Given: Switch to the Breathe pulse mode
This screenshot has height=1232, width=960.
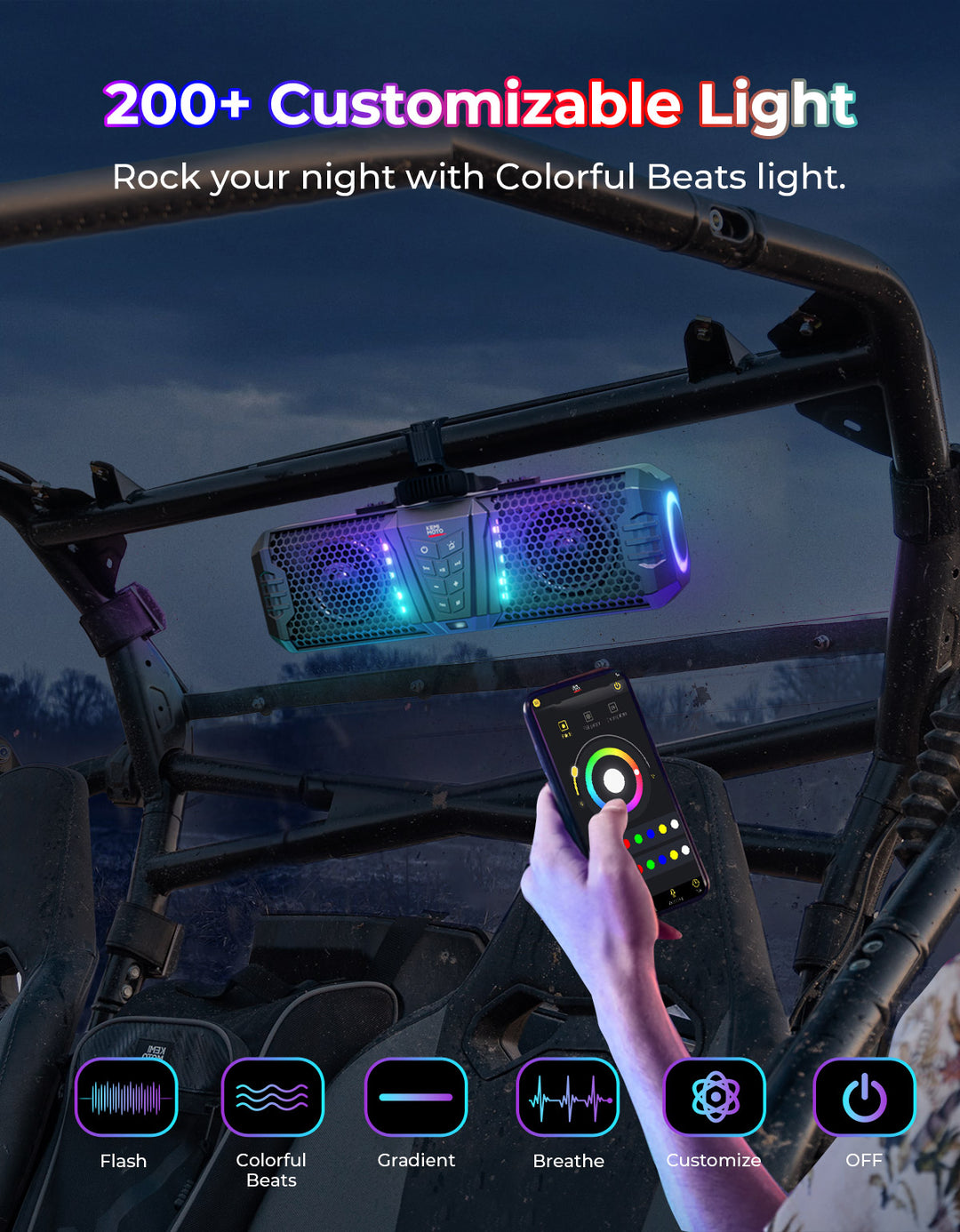Looking at the screenshot, I should 568,1098.
